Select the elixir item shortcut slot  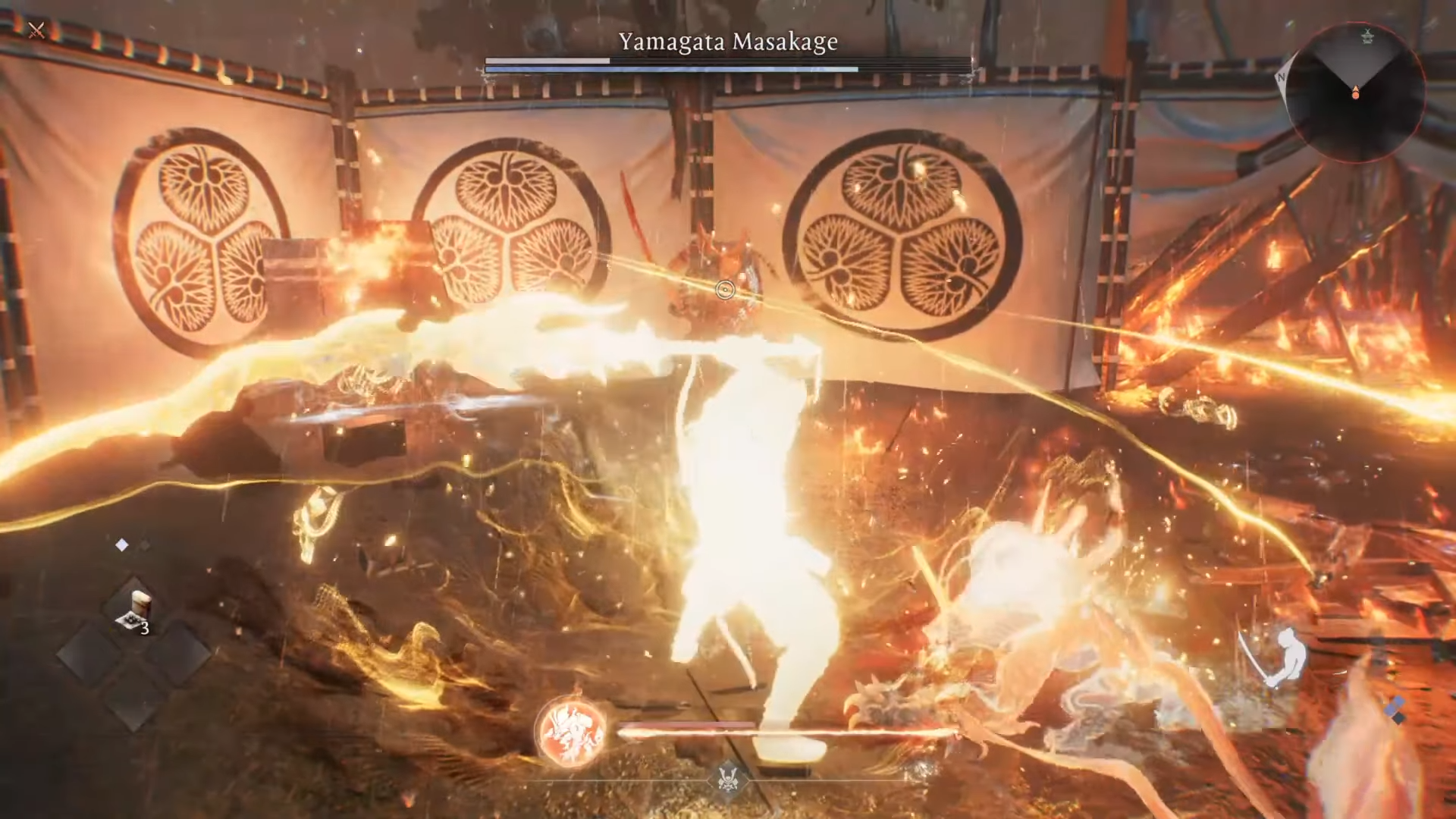click(135, 611)
